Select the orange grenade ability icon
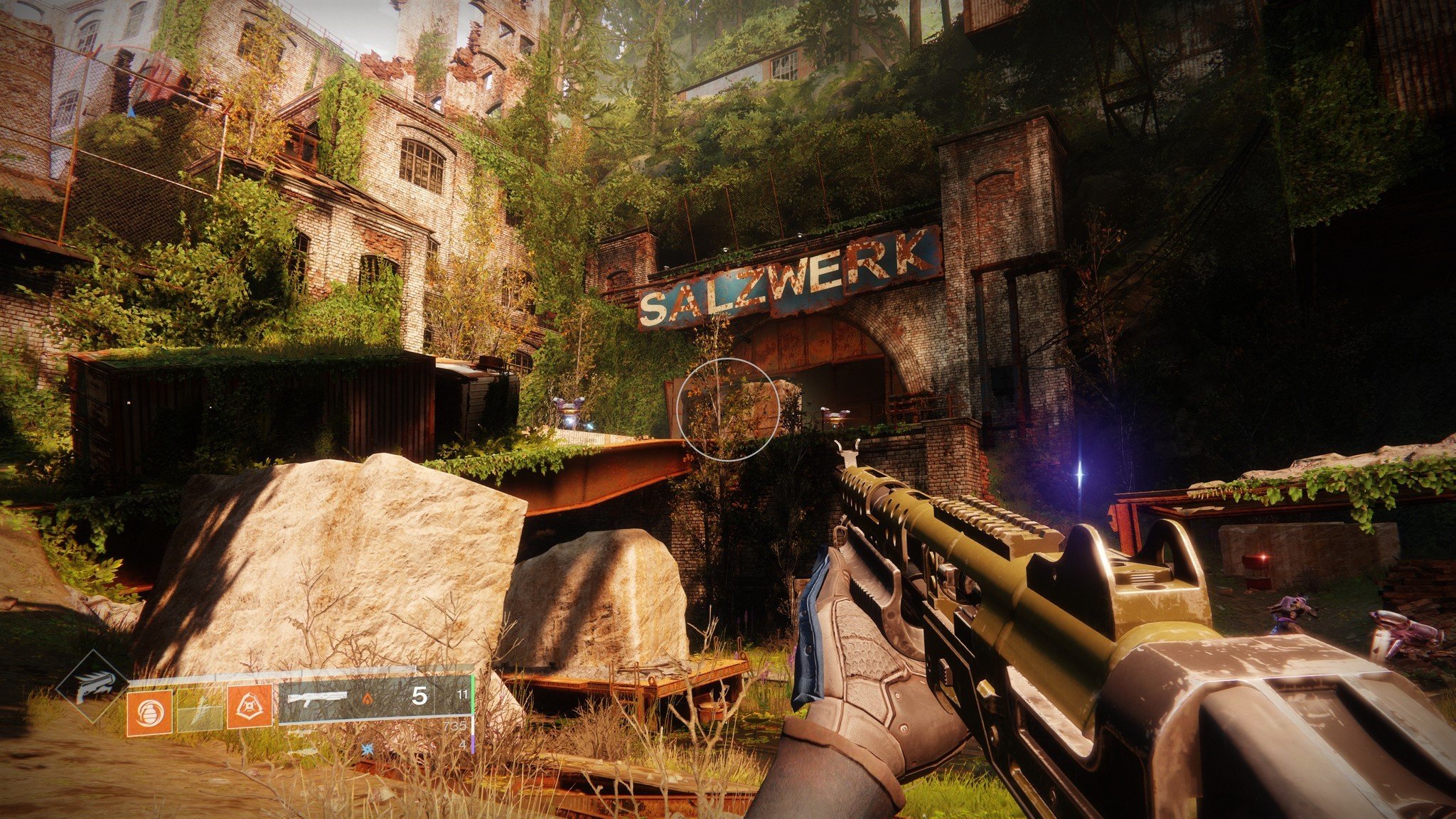 coord(149,712)
